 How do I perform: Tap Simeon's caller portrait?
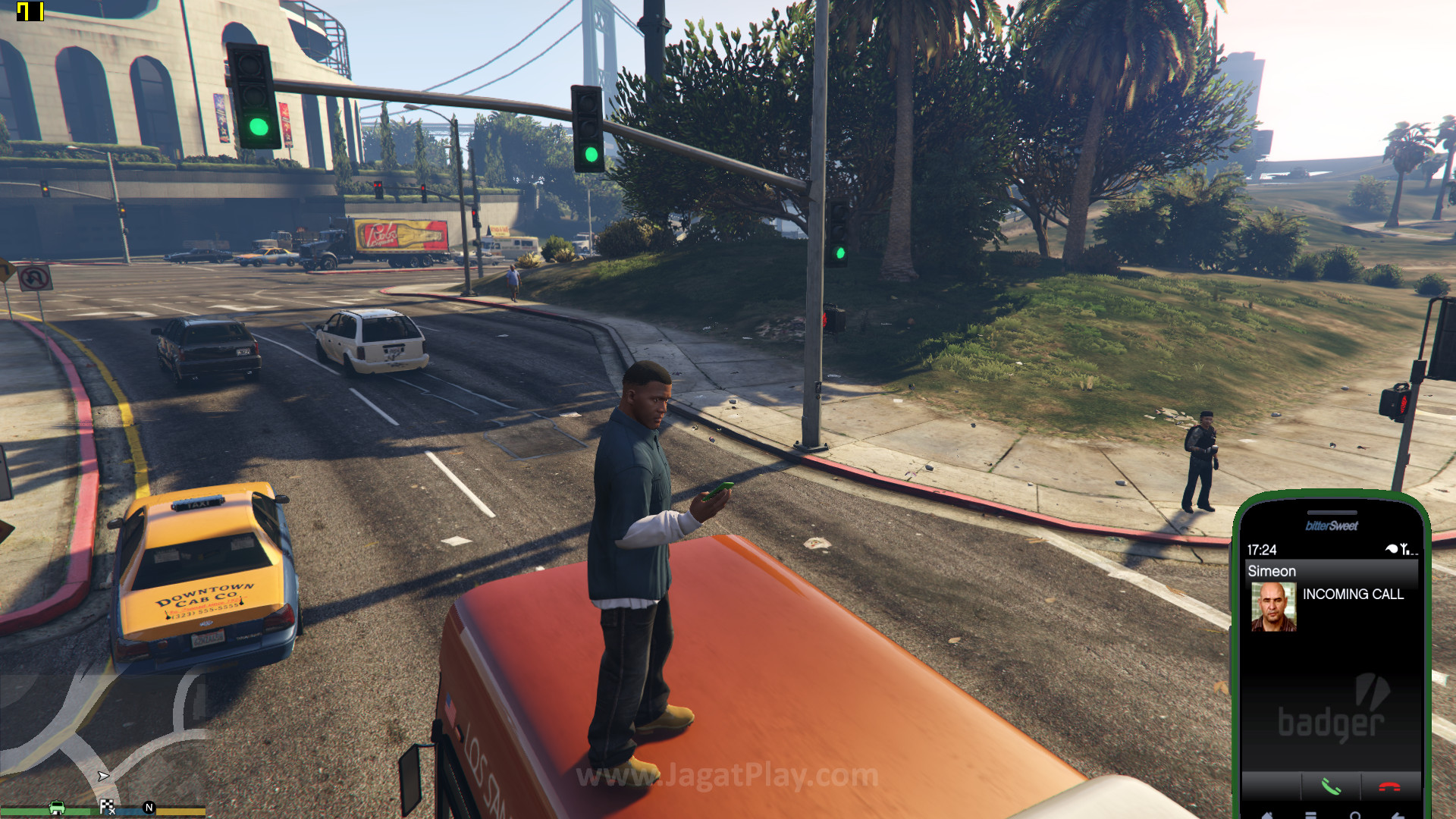(1273, 607)
